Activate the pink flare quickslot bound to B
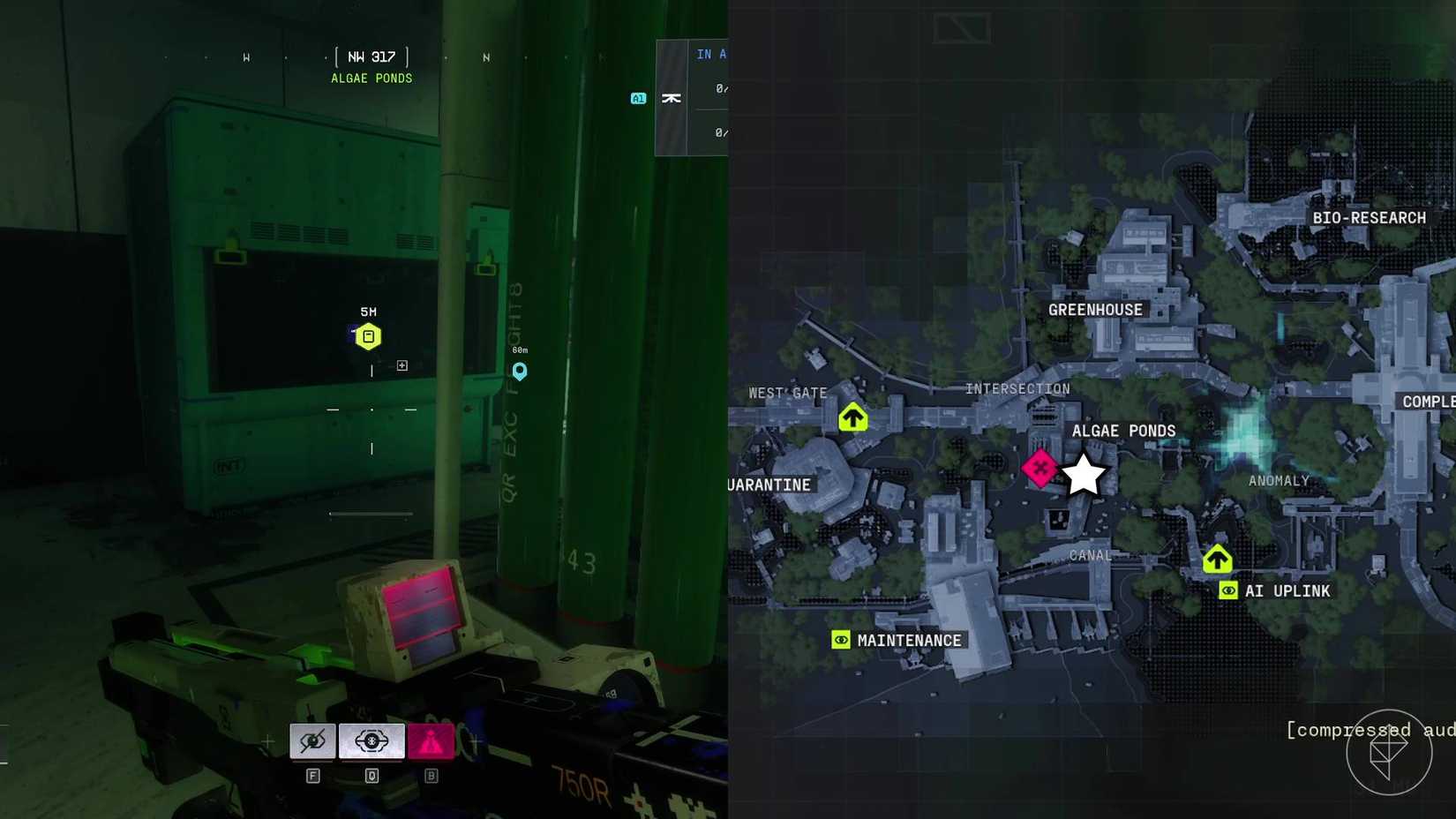The image size is (1456, 819). coord(431,740)
